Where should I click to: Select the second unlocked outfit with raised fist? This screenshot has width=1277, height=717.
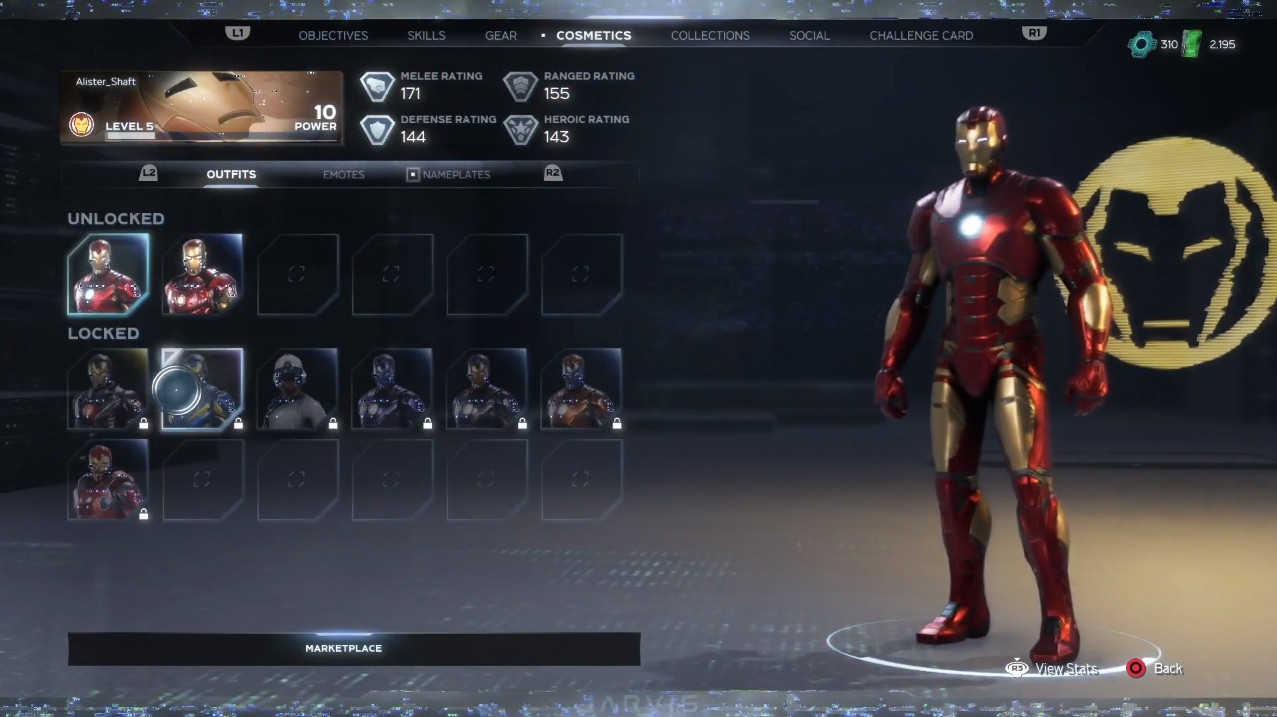tap(202, 275)
